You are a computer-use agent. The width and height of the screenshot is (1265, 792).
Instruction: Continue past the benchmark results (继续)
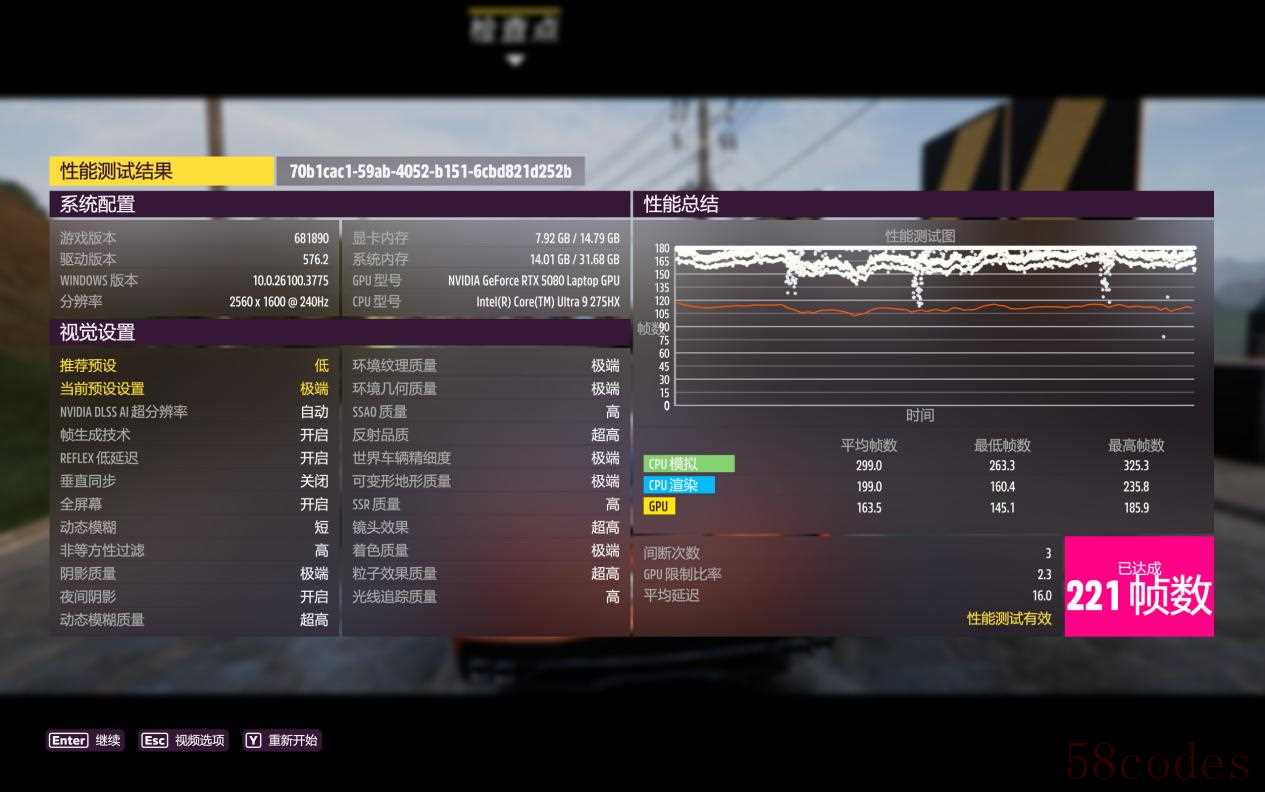[x=86, y=741]
